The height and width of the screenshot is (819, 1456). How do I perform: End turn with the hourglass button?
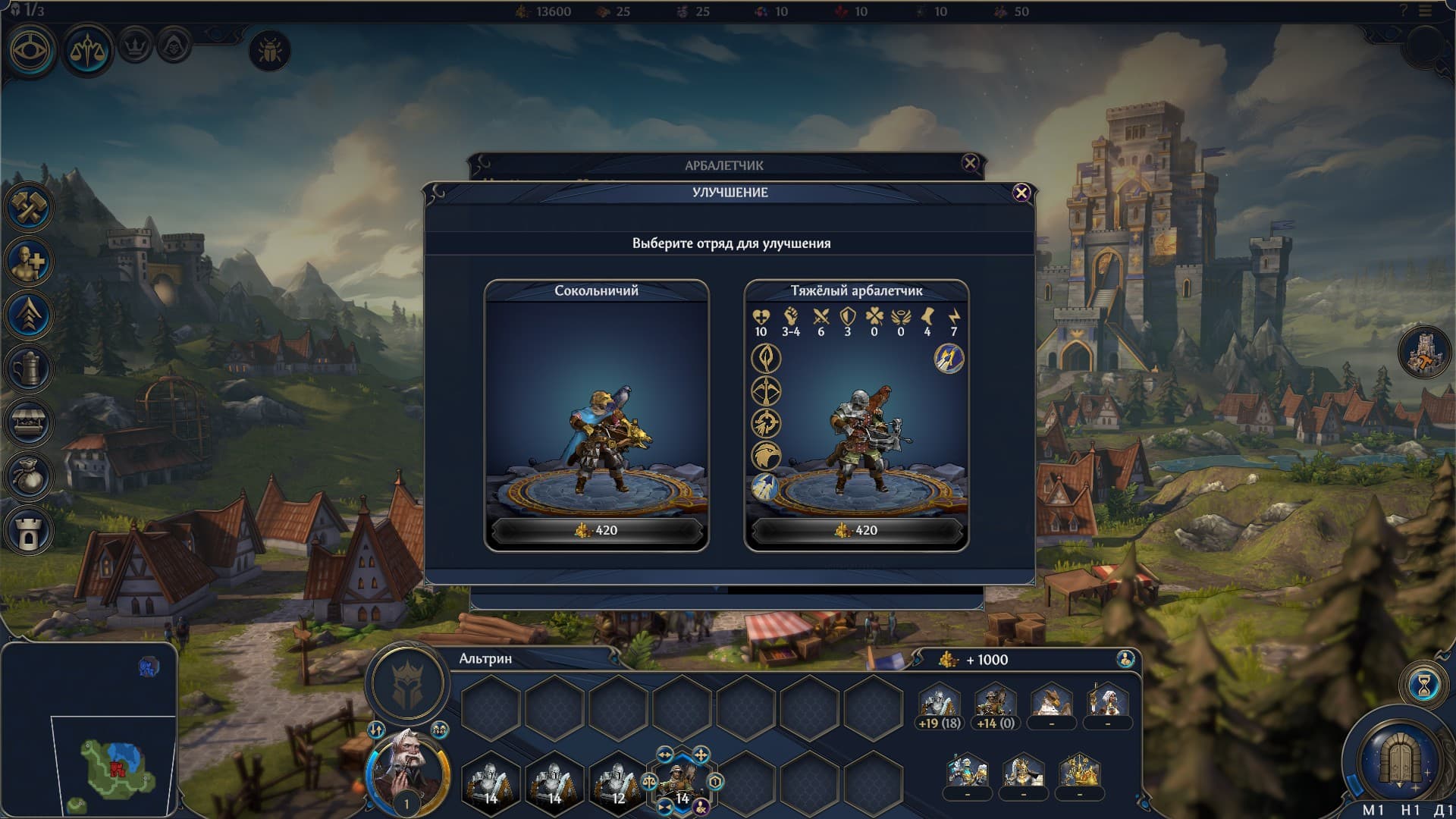(1423, 686)
